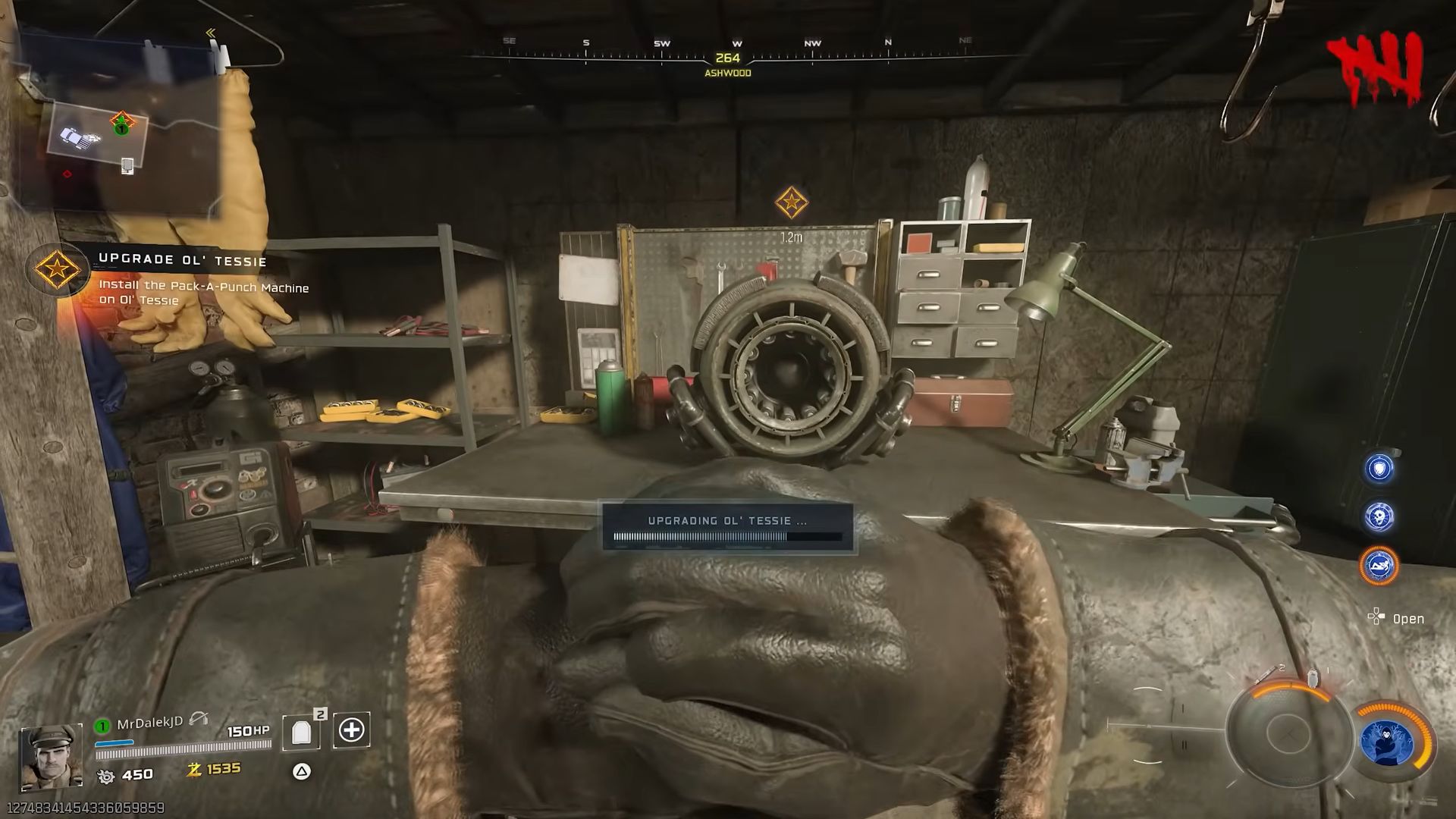Click the compass bar heading
The height and width of the screenshot is (819, 1456).
(727, 58)
